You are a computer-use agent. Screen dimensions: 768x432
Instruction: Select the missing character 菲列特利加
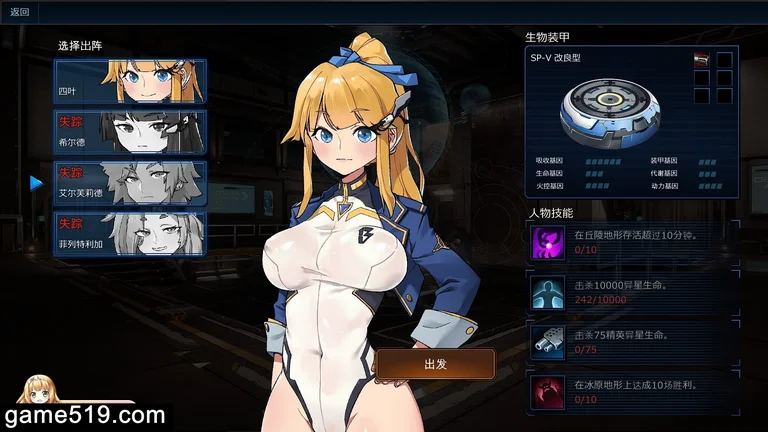(130, 234)
